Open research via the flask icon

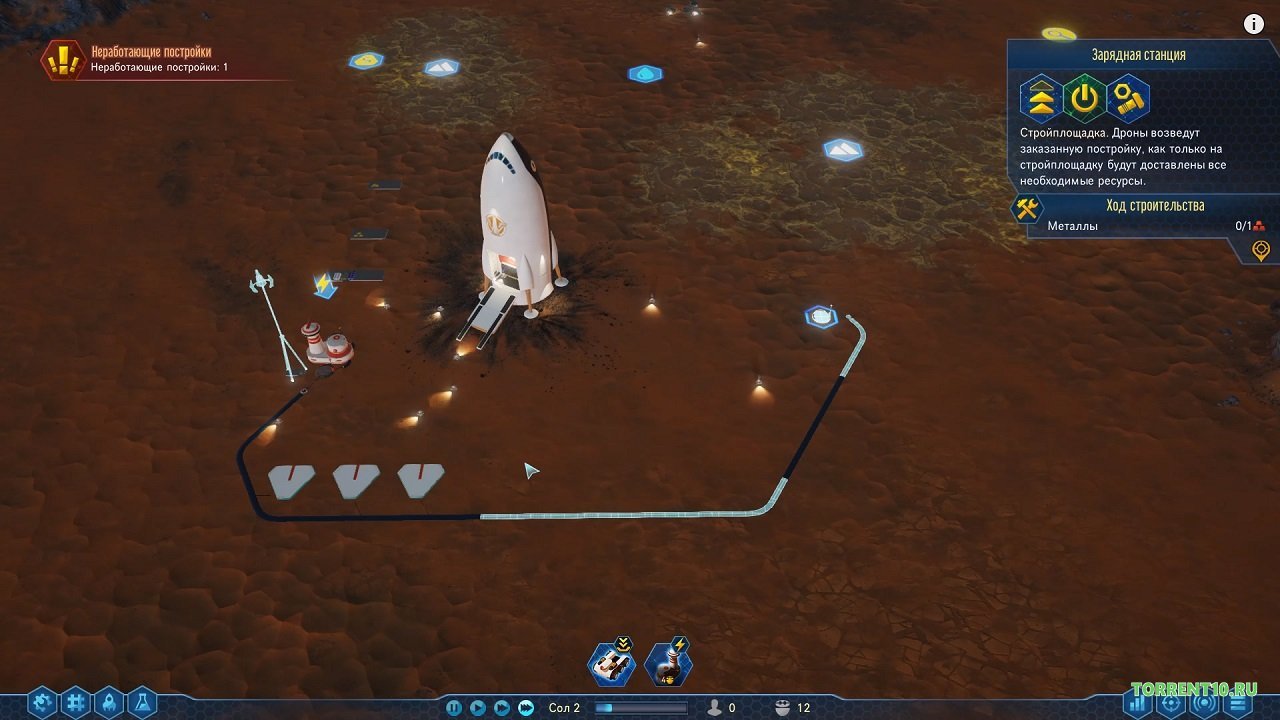click(142, 700)
